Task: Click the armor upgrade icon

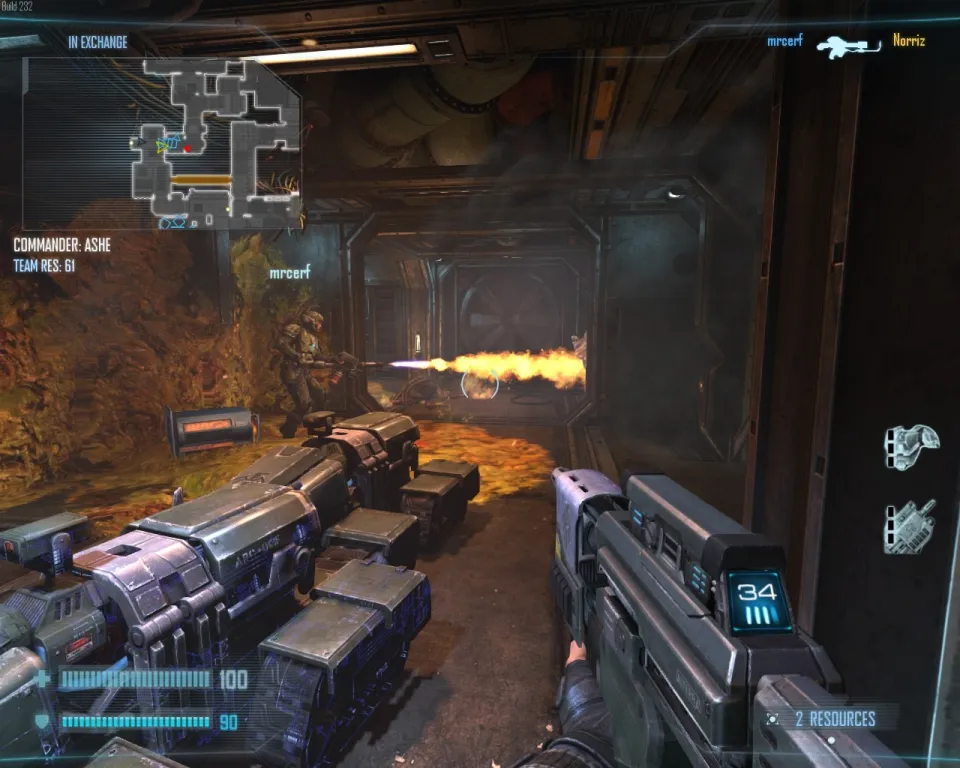Action: pyautogui.click(x=910, y=447)
